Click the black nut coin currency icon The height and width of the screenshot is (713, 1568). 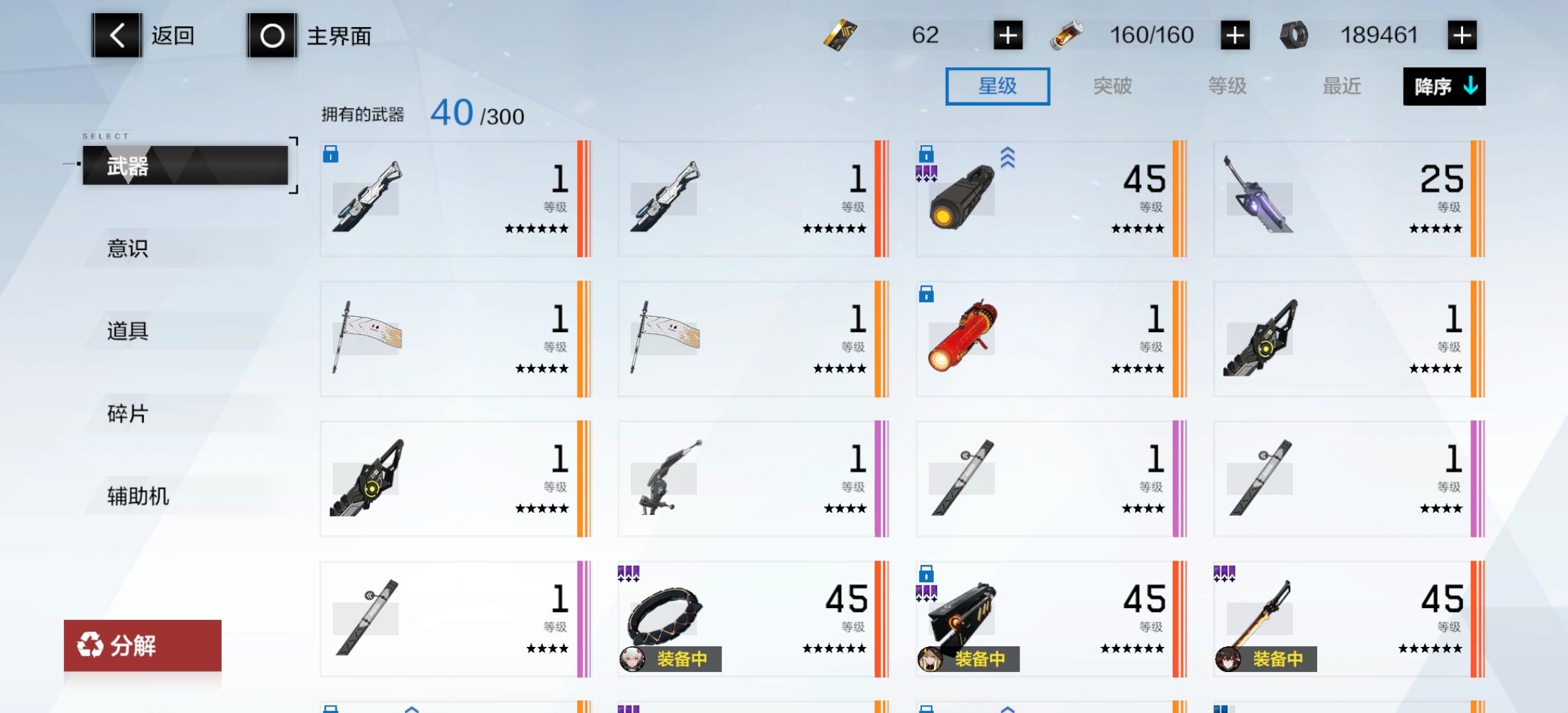click(x=1295, y=34)
